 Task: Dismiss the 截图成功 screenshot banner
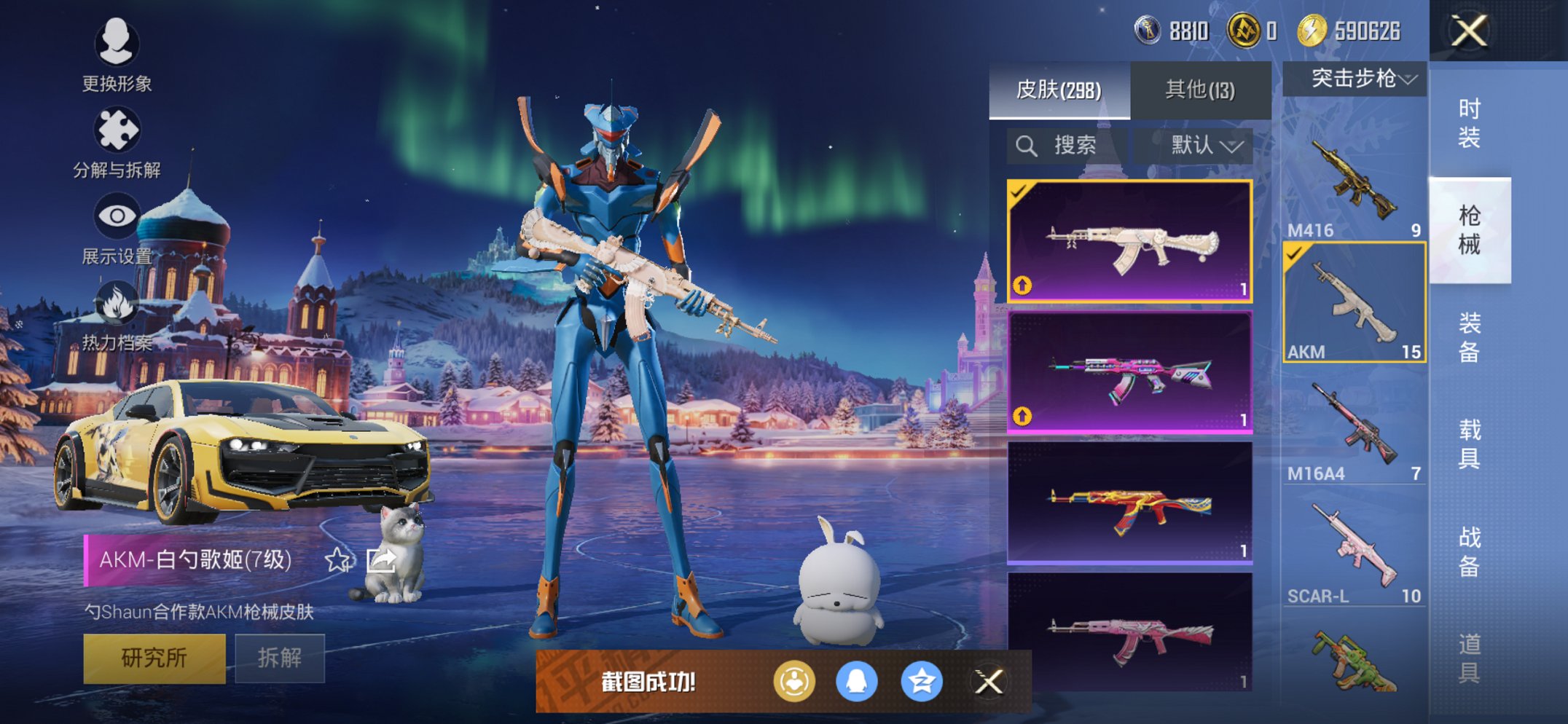click(x=989, y=682)
